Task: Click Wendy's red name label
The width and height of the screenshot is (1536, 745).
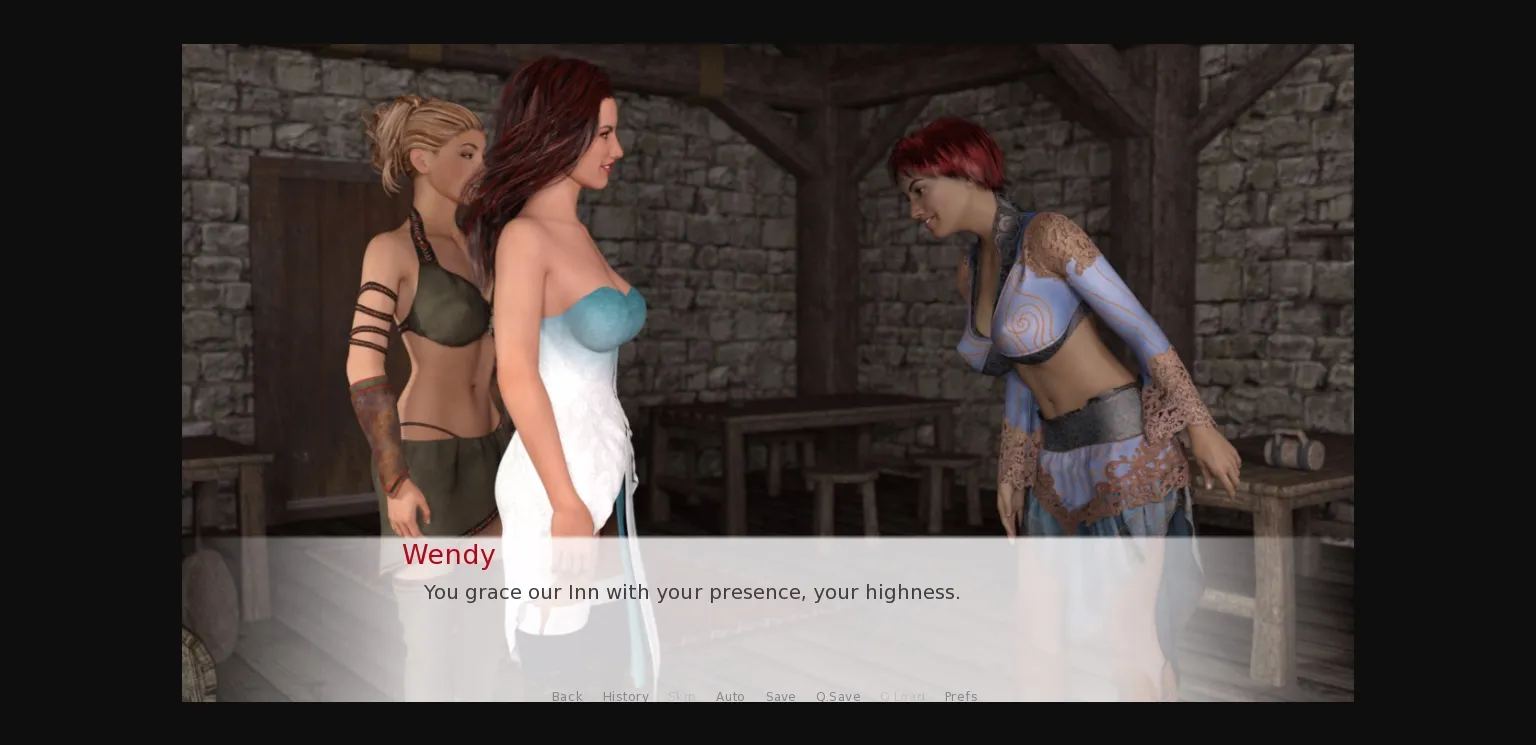Action: 449,555
